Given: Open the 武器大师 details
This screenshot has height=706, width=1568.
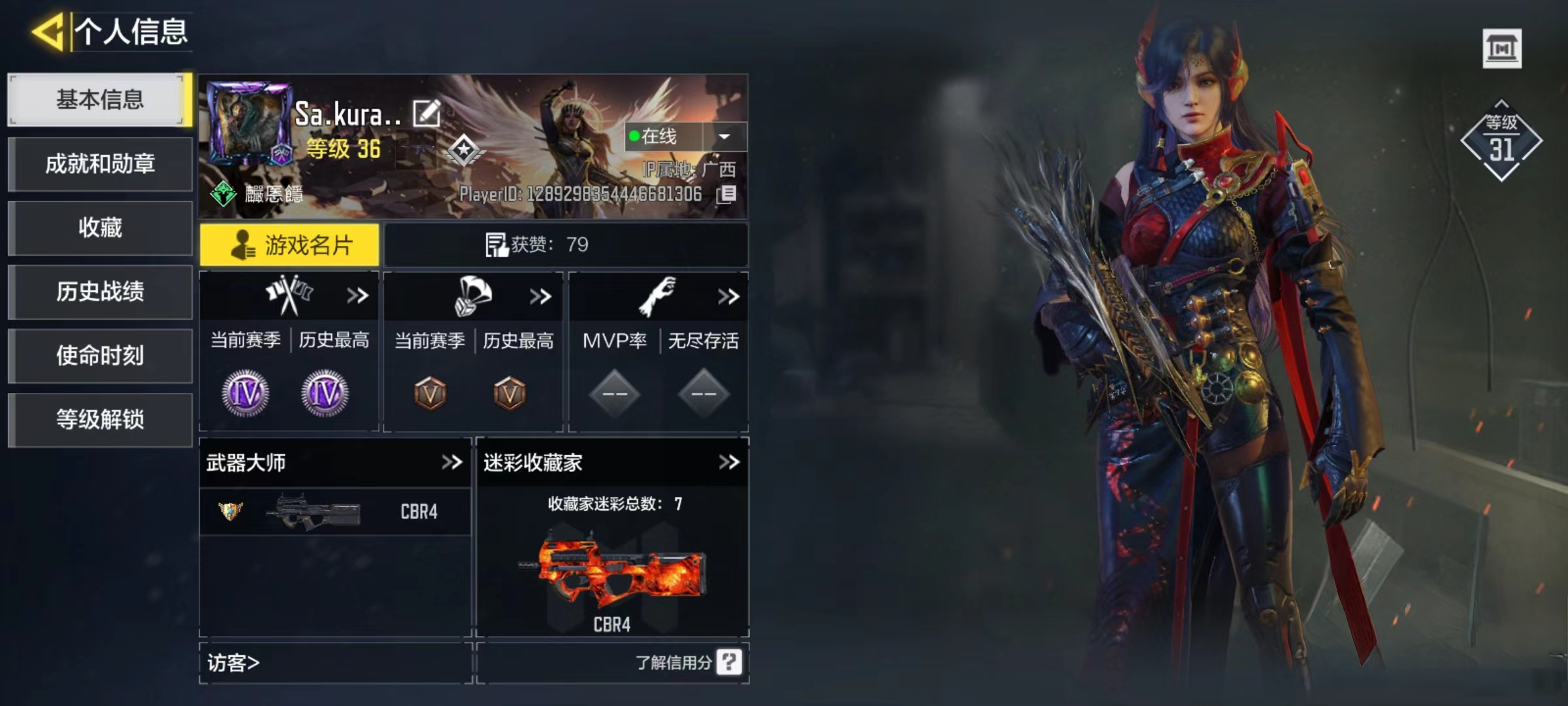Looking at the screenshot, I should coord(451,463).
